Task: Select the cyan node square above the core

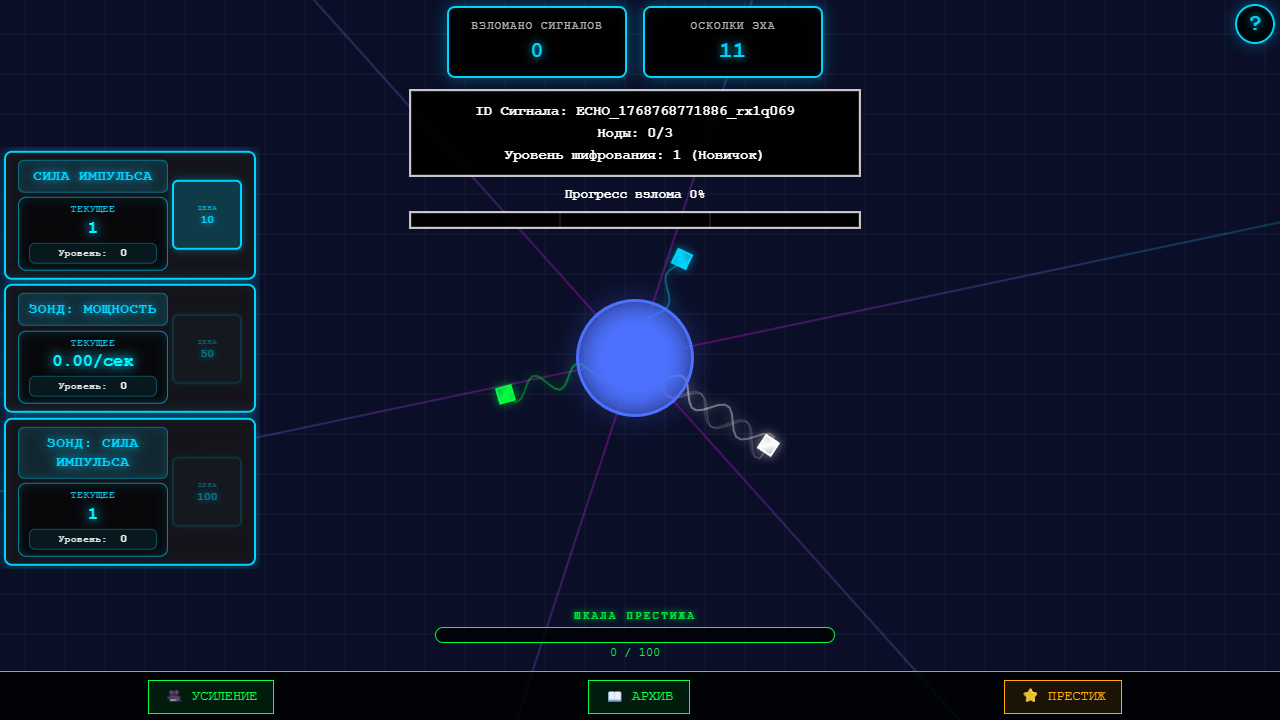Action: pyautogui.click(x=682, y=260)
